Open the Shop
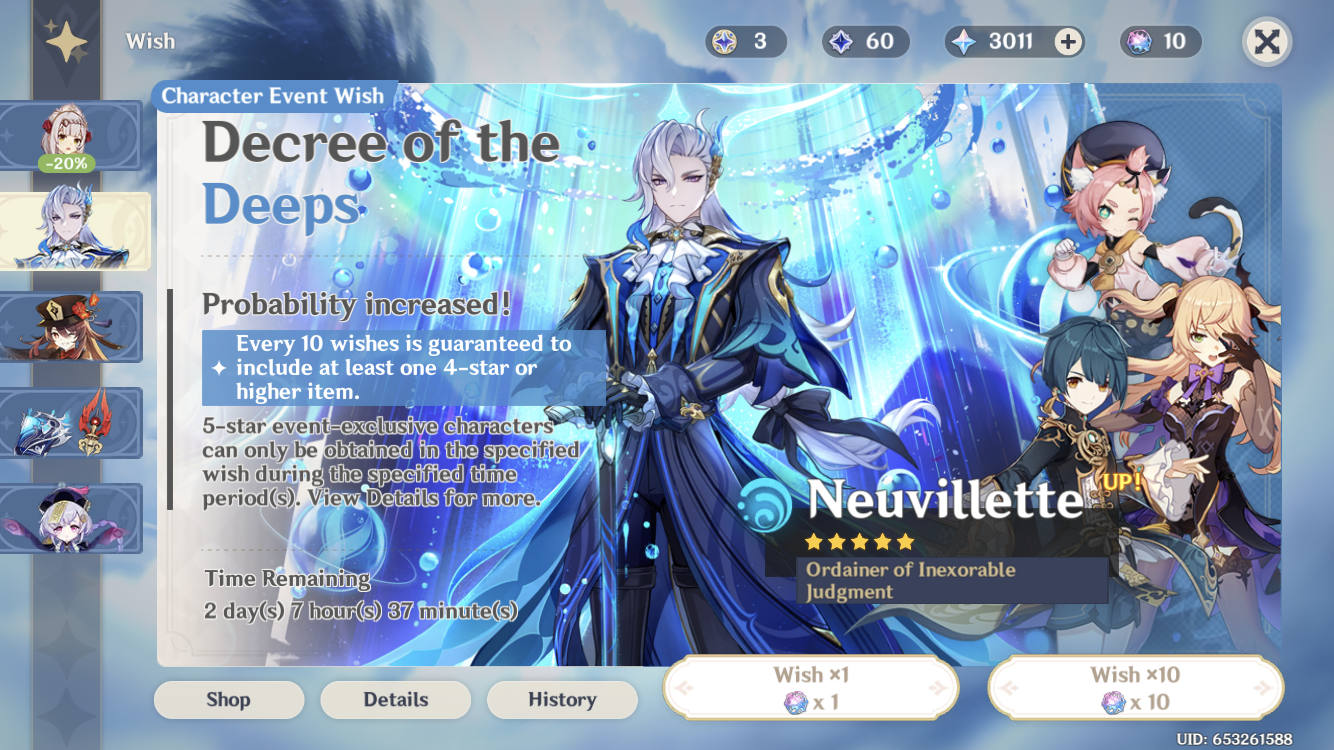Image resolution: width=1334 pixels, height=750 pixels. [228, 700]
